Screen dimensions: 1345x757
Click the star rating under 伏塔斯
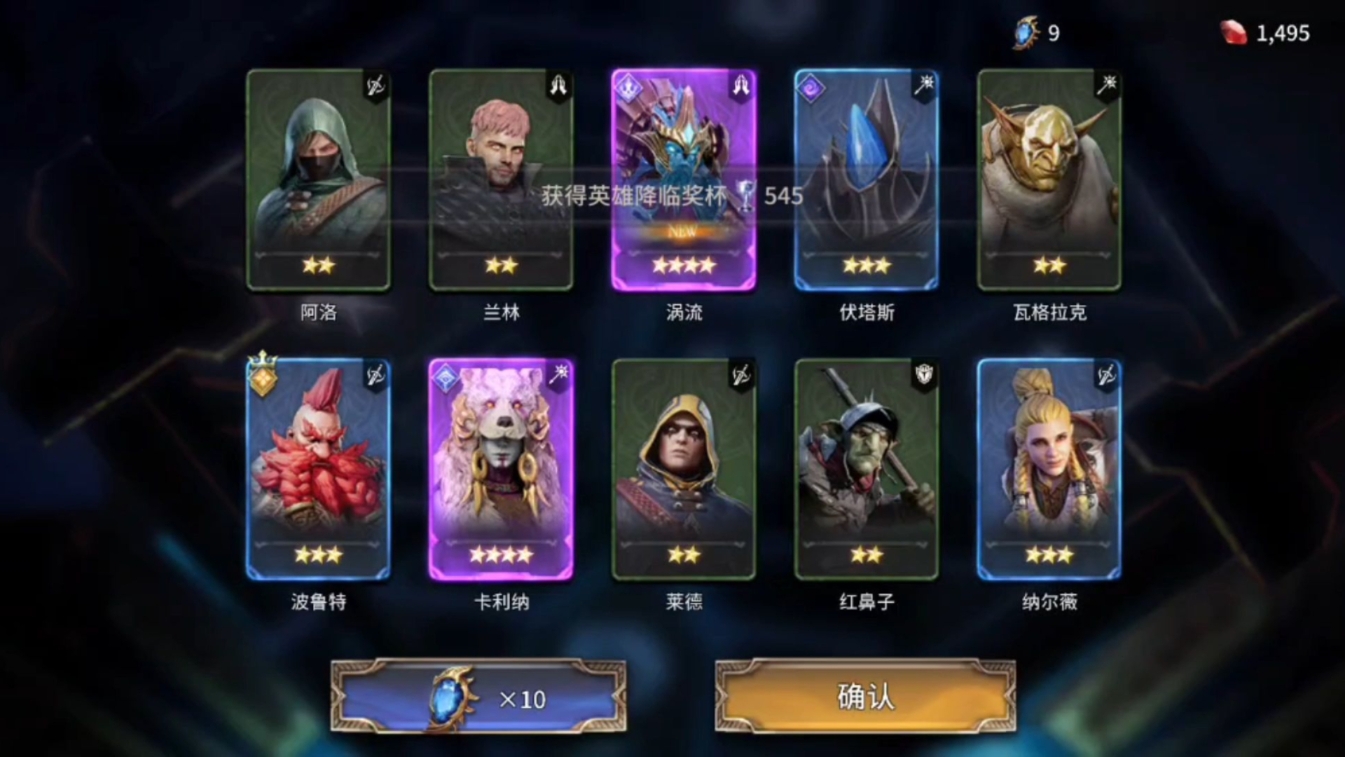867,264
